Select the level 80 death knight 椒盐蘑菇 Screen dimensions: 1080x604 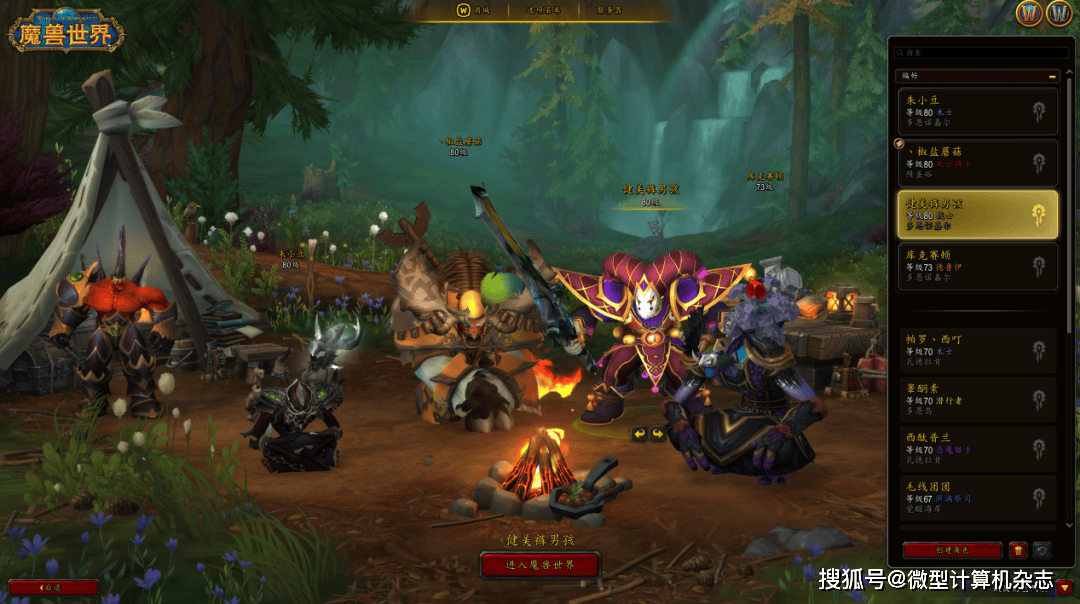[977, 162]
